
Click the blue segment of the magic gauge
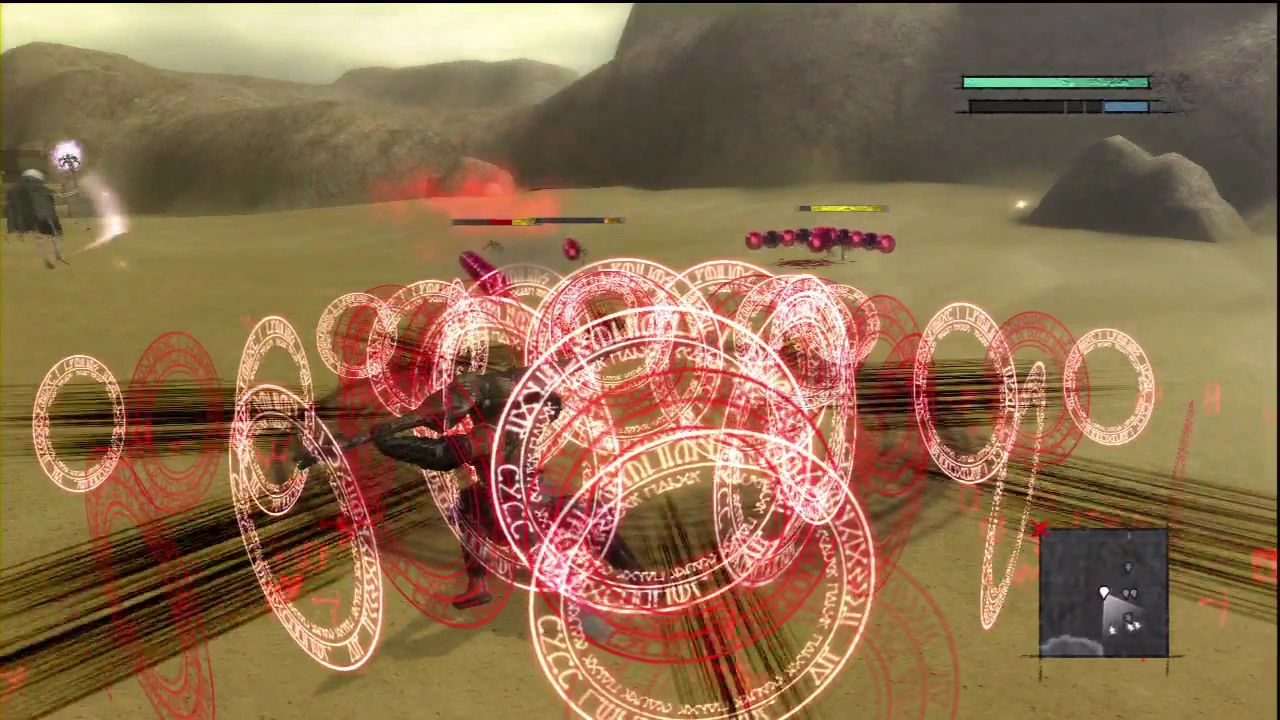(1125, 106)
